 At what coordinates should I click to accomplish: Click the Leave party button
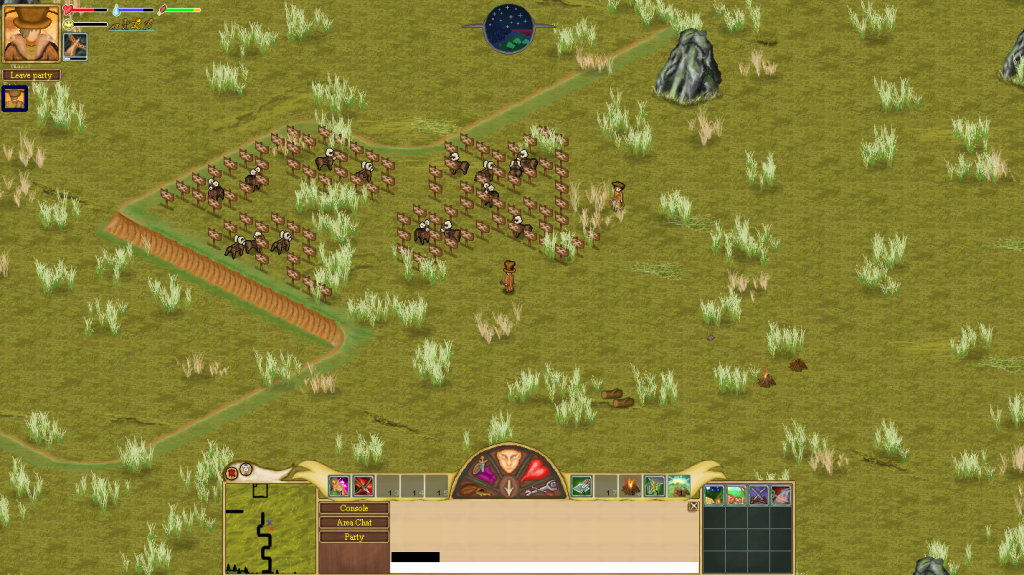31,75
